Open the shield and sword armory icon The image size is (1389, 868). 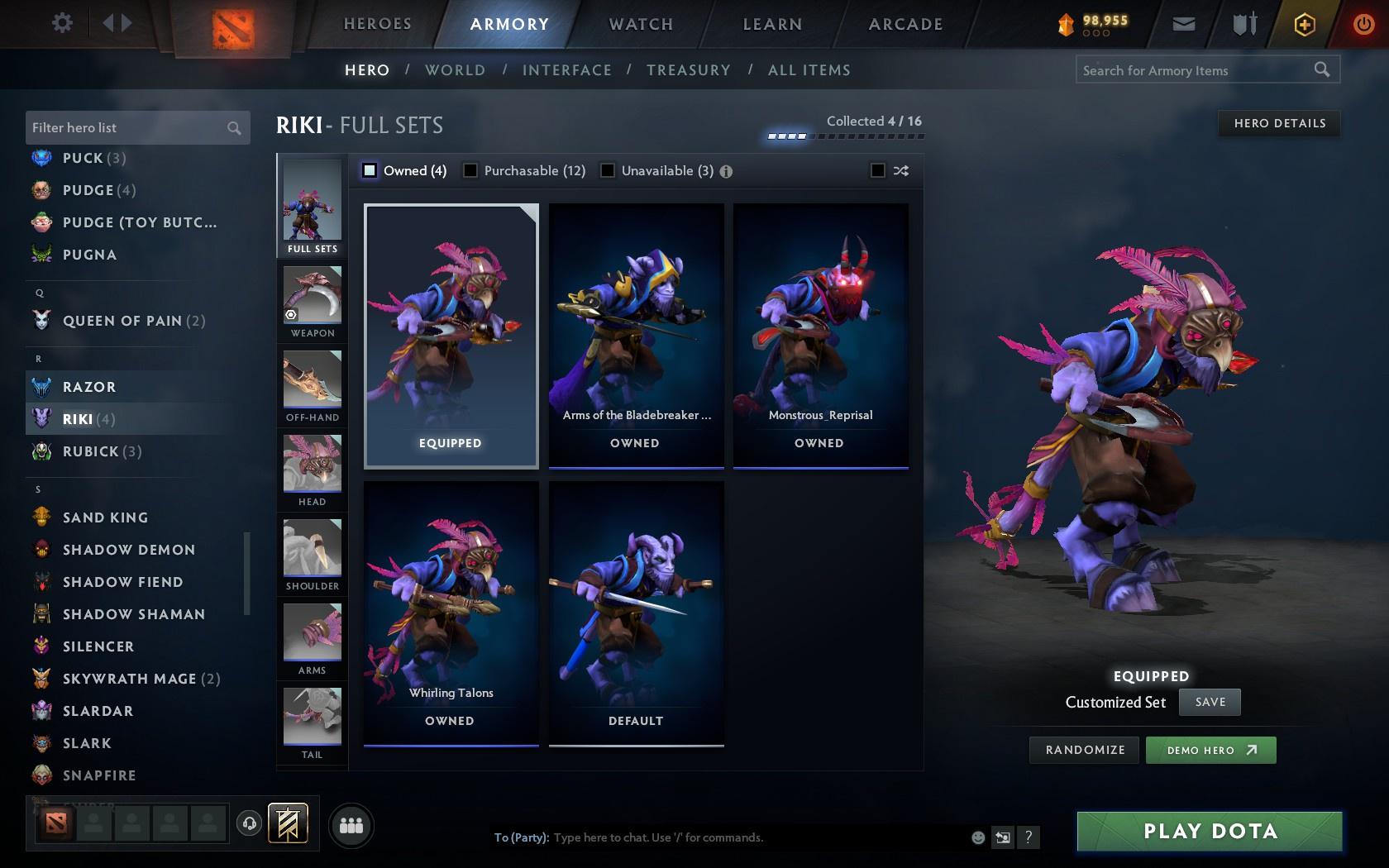[1243, 24]
